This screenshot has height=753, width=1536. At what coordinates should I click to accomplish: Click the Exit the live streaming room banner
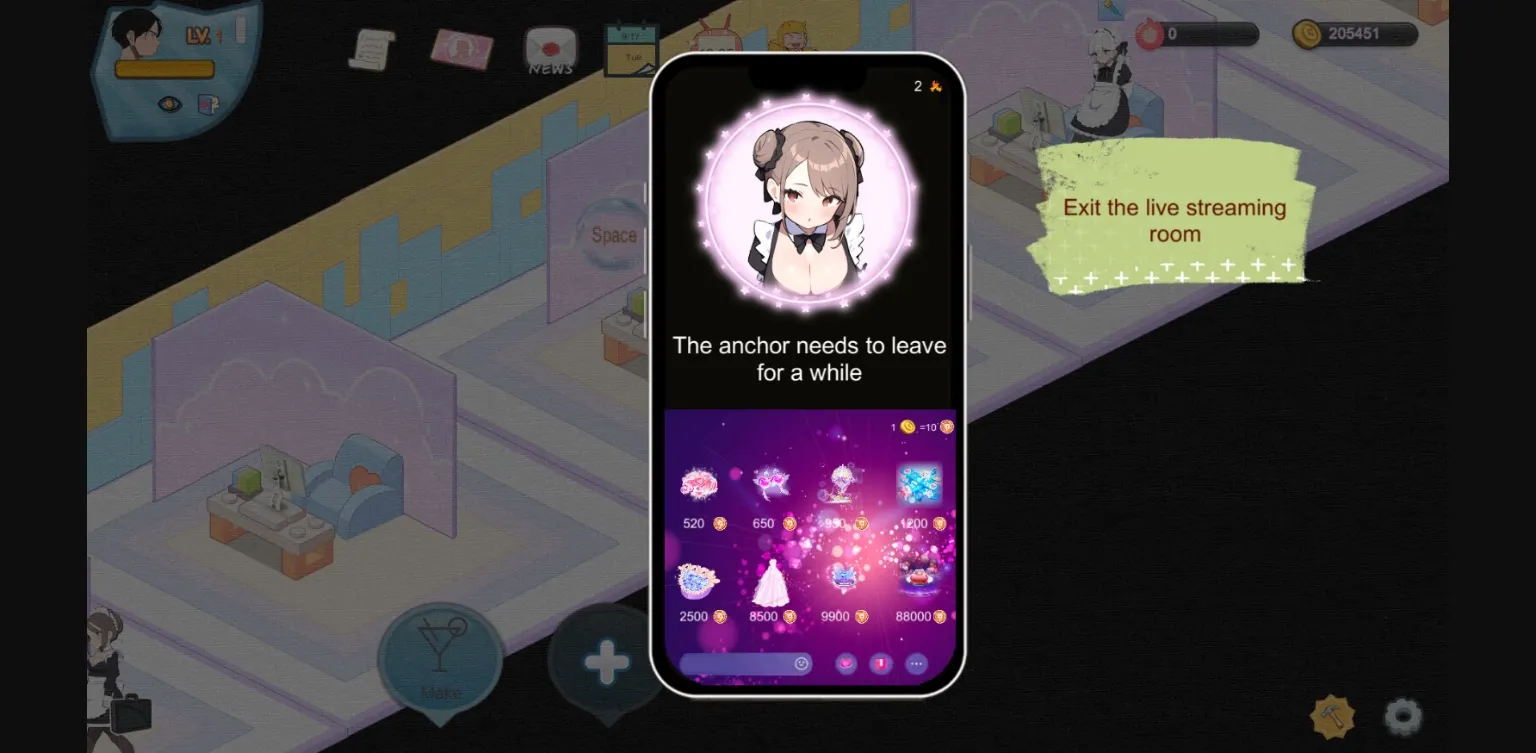(1174, 220)
